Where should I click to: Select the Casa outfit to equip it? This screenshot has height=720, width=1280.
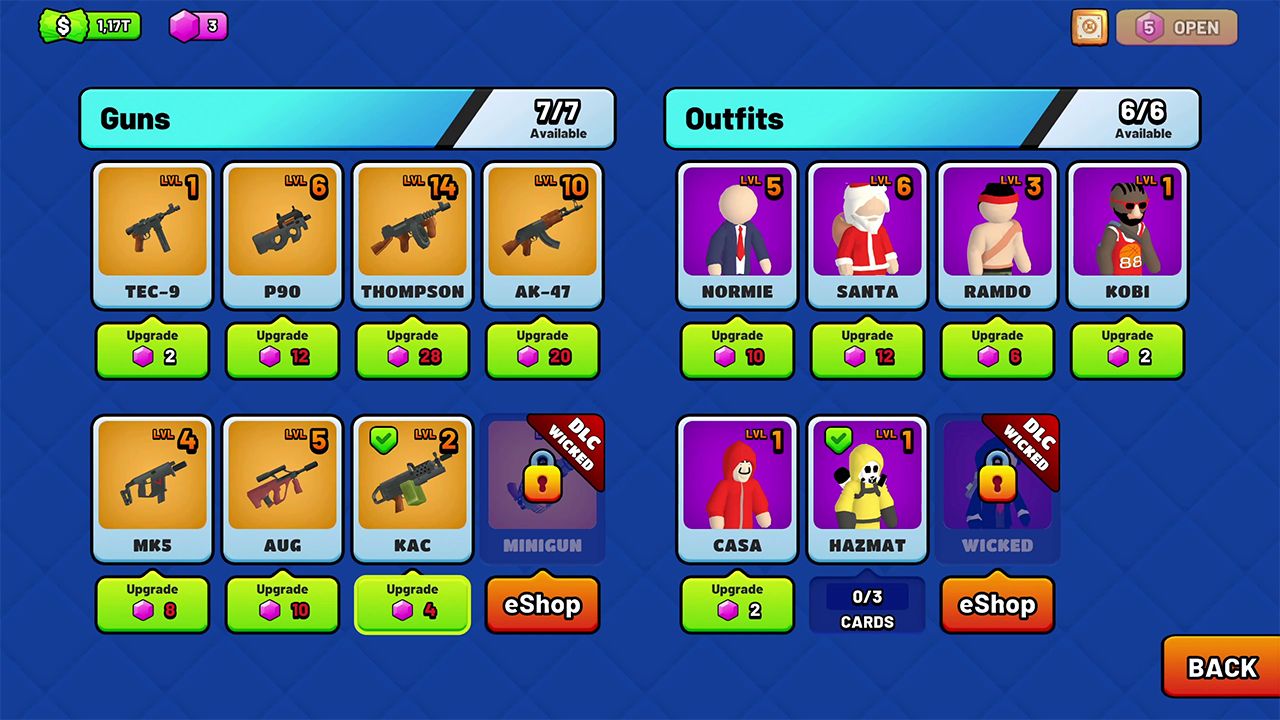[x=737, y=482]
